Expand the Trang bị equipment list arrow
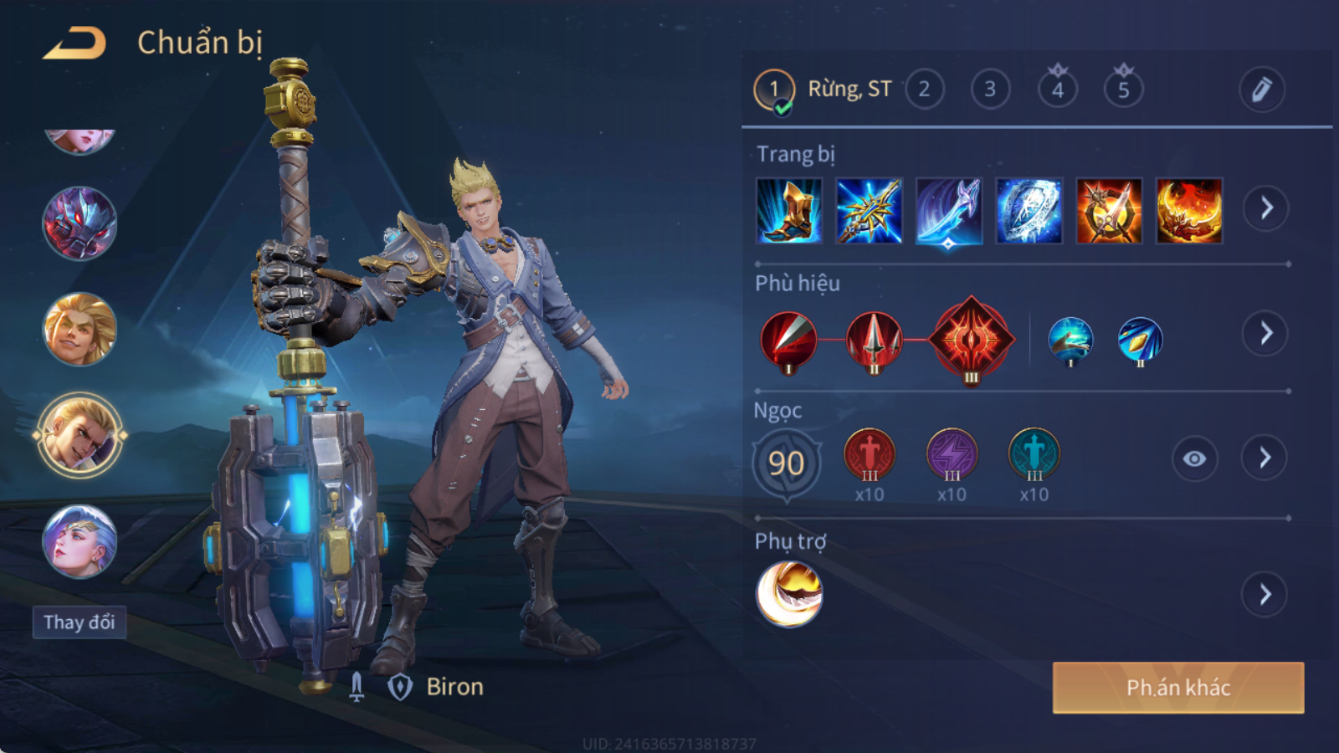 pos(1265,208)
